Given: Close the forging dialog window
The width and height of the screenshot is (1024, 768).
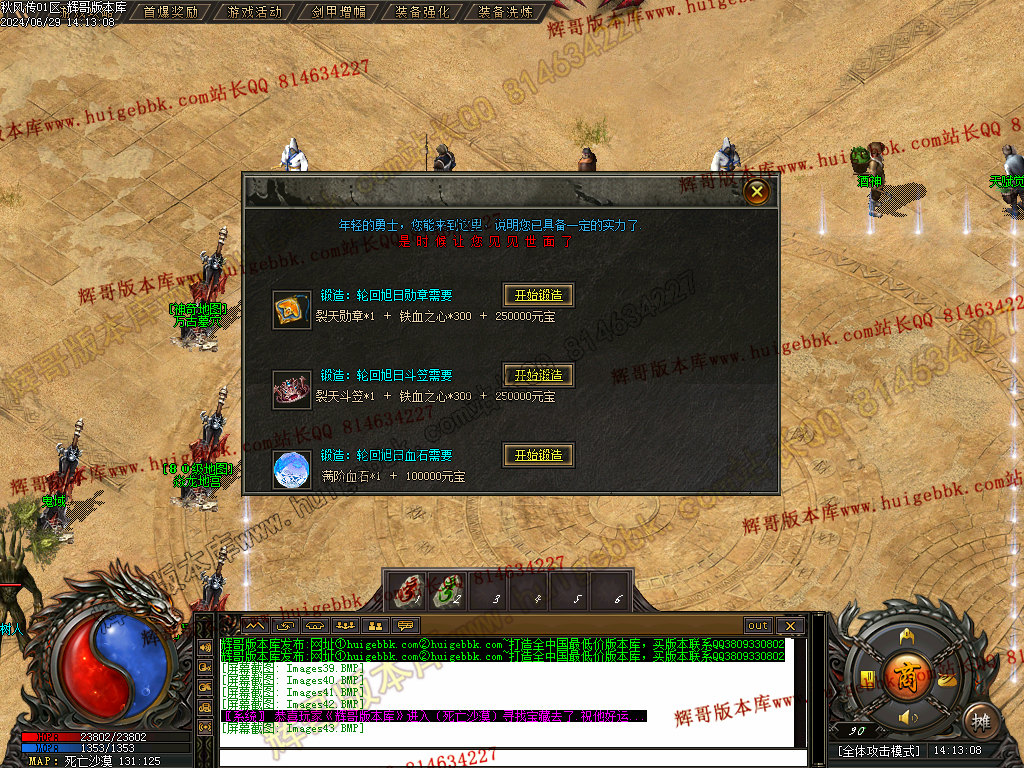Looking at the screenshot, I should (757, 192).
